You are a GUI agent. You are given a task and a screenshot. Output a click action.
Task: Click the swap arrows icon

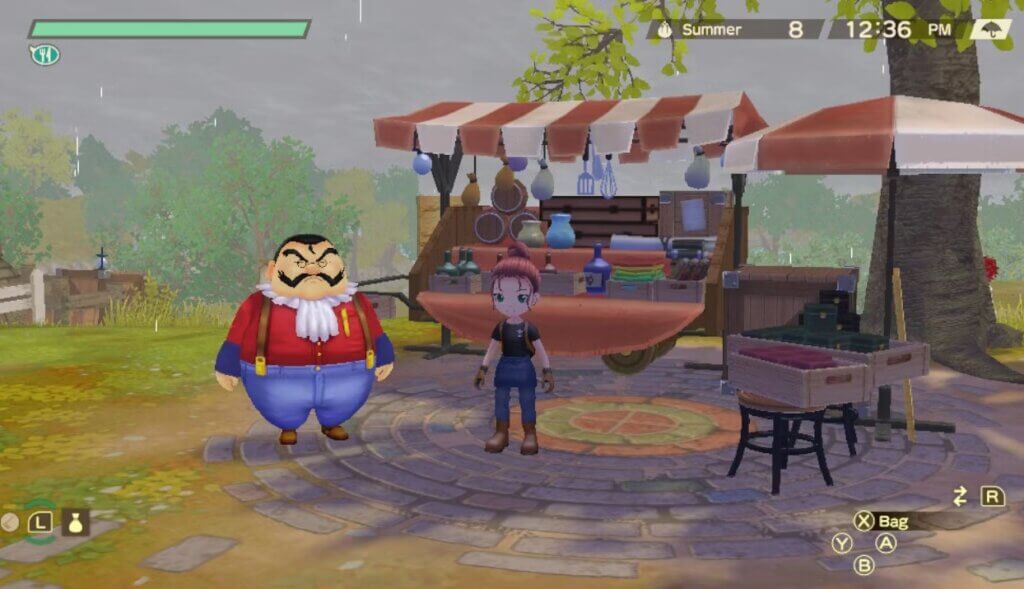[x=961, y=496]
